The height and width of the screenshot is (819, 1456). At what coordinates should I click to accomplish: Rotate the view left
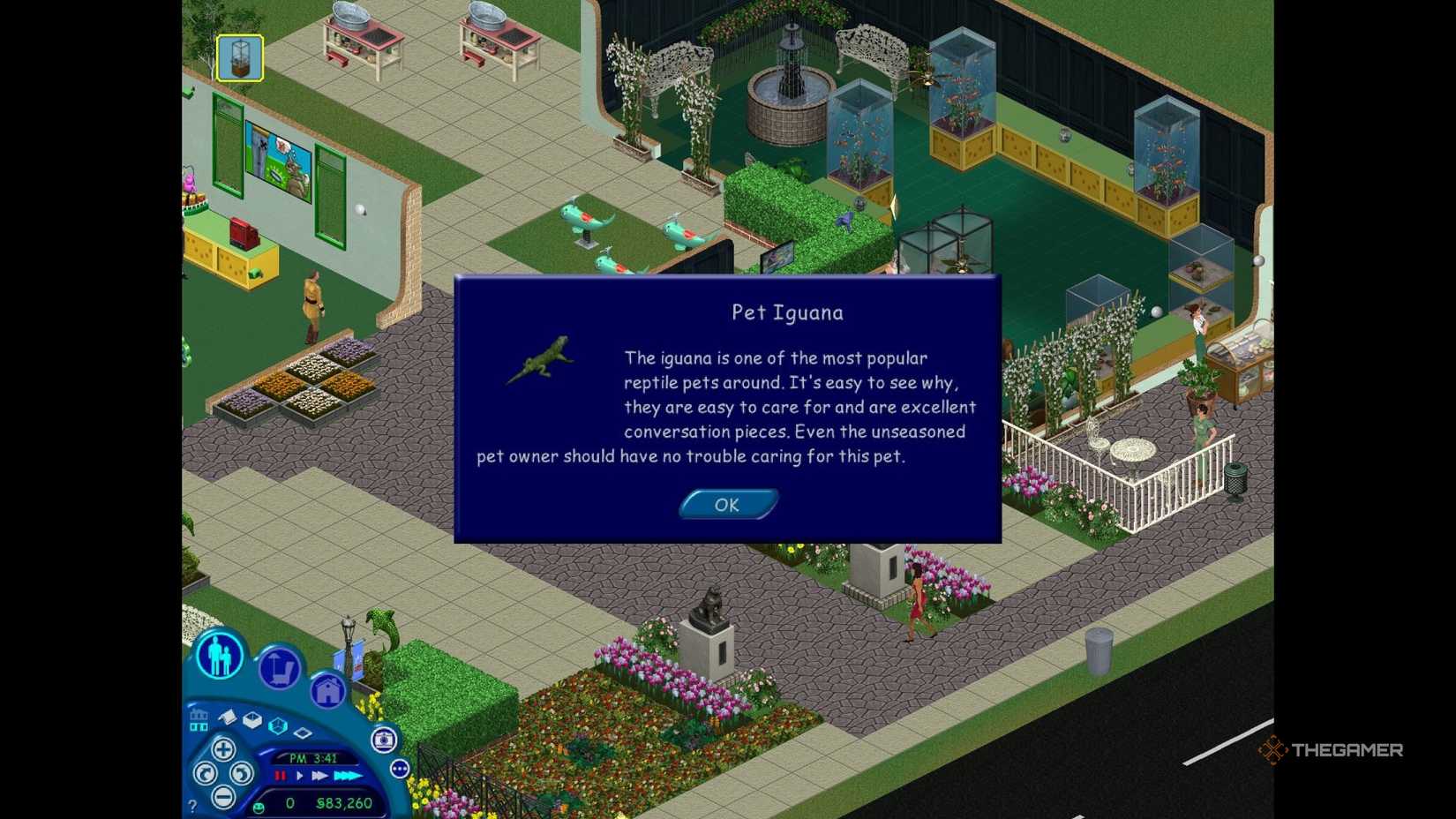pos(205,774)
